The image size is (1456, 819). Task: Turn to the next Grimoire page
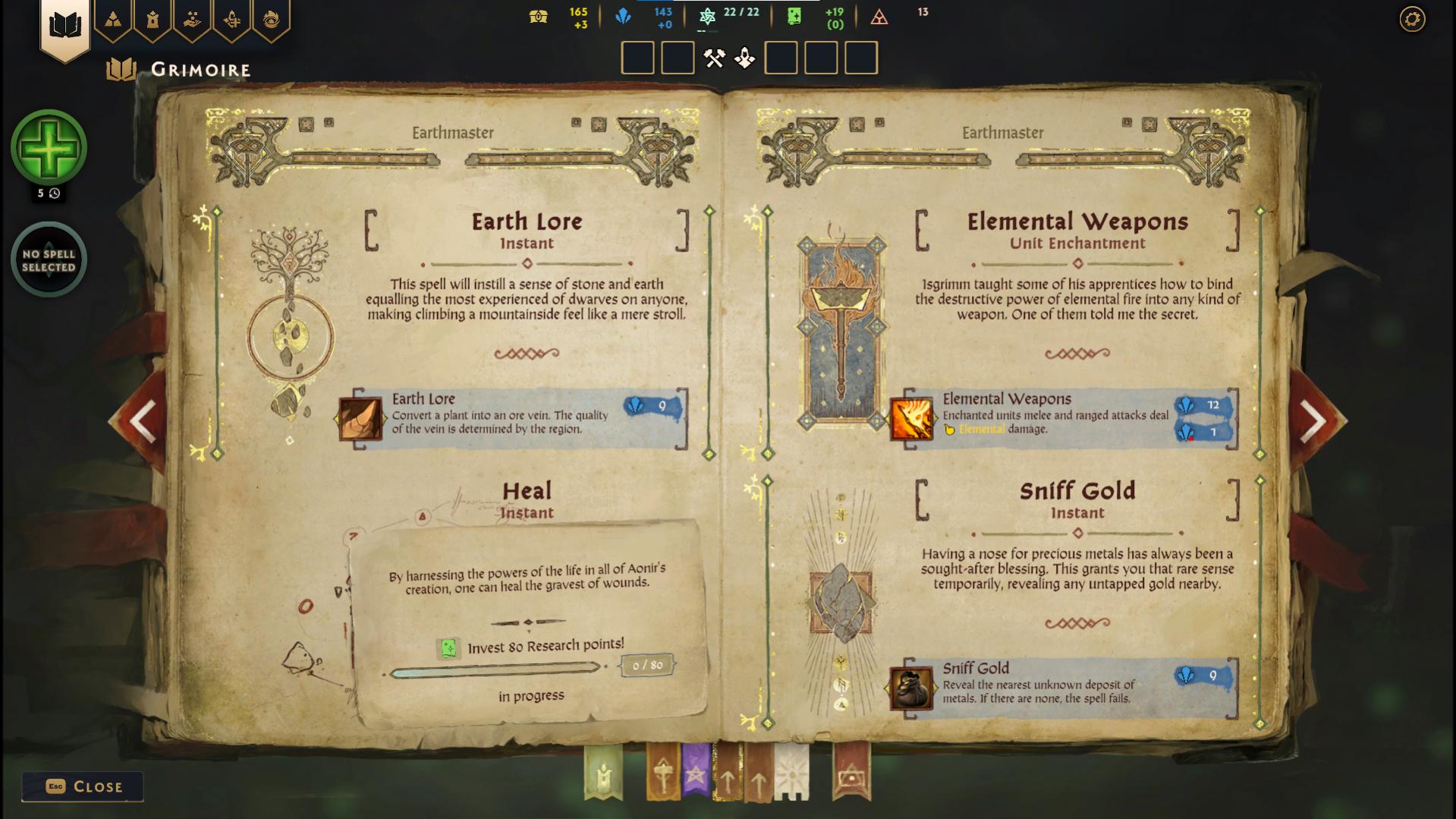[1314, 421]
